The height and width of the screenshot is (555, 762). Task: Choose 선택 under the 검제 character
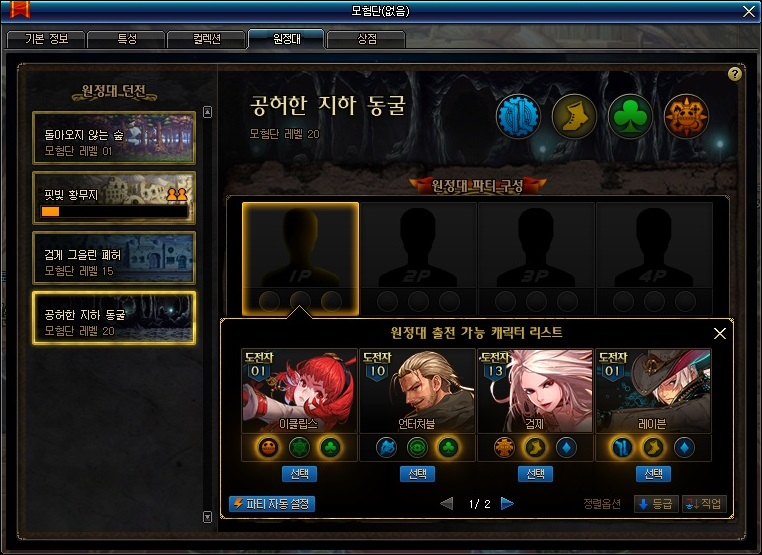click(x=535, y=474)
